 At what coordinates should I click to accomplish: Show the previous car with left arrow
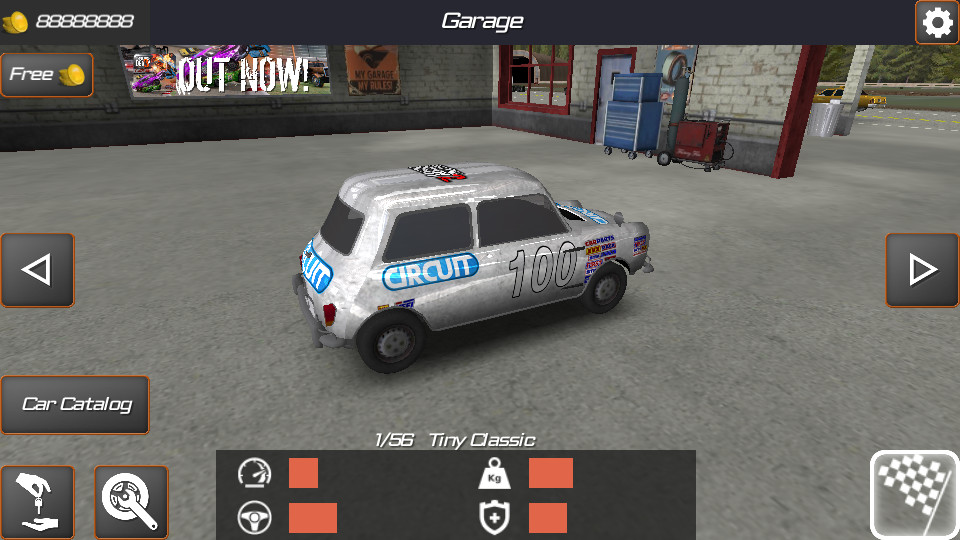(37, 270)
